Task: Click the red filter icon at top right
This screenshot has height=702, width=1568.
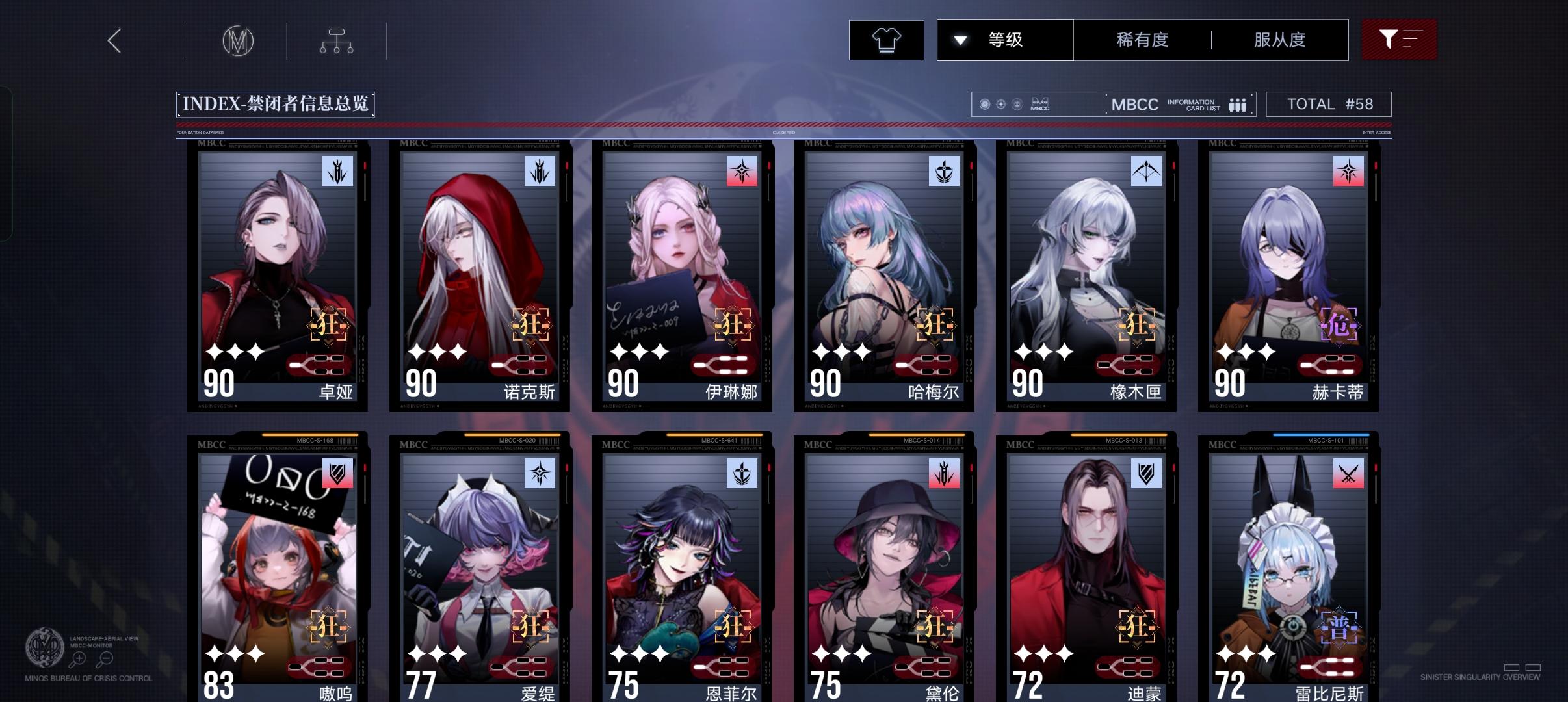Action: (1399, 40)
